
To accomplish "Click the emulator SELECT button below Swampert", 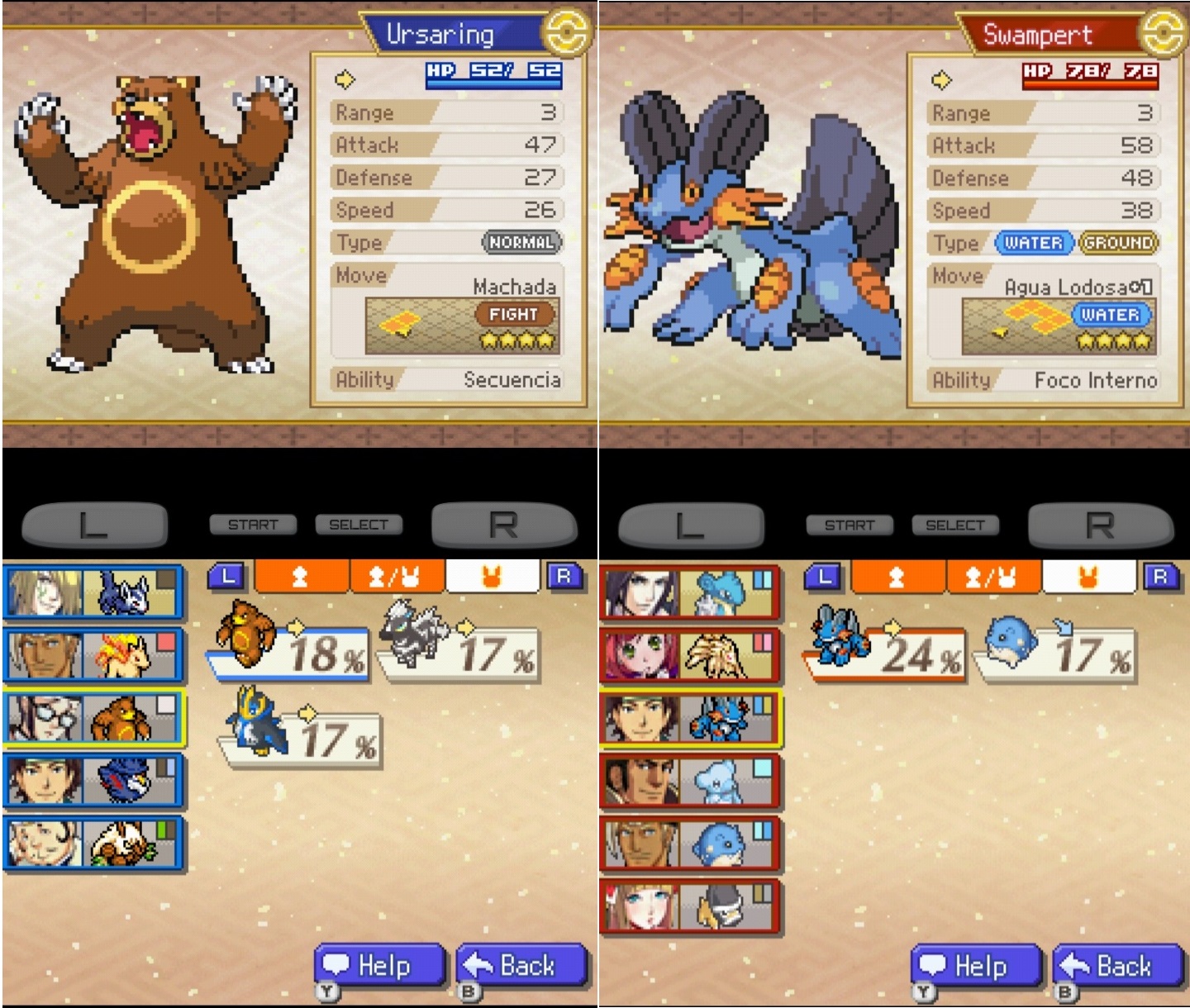I will (954, 525).
